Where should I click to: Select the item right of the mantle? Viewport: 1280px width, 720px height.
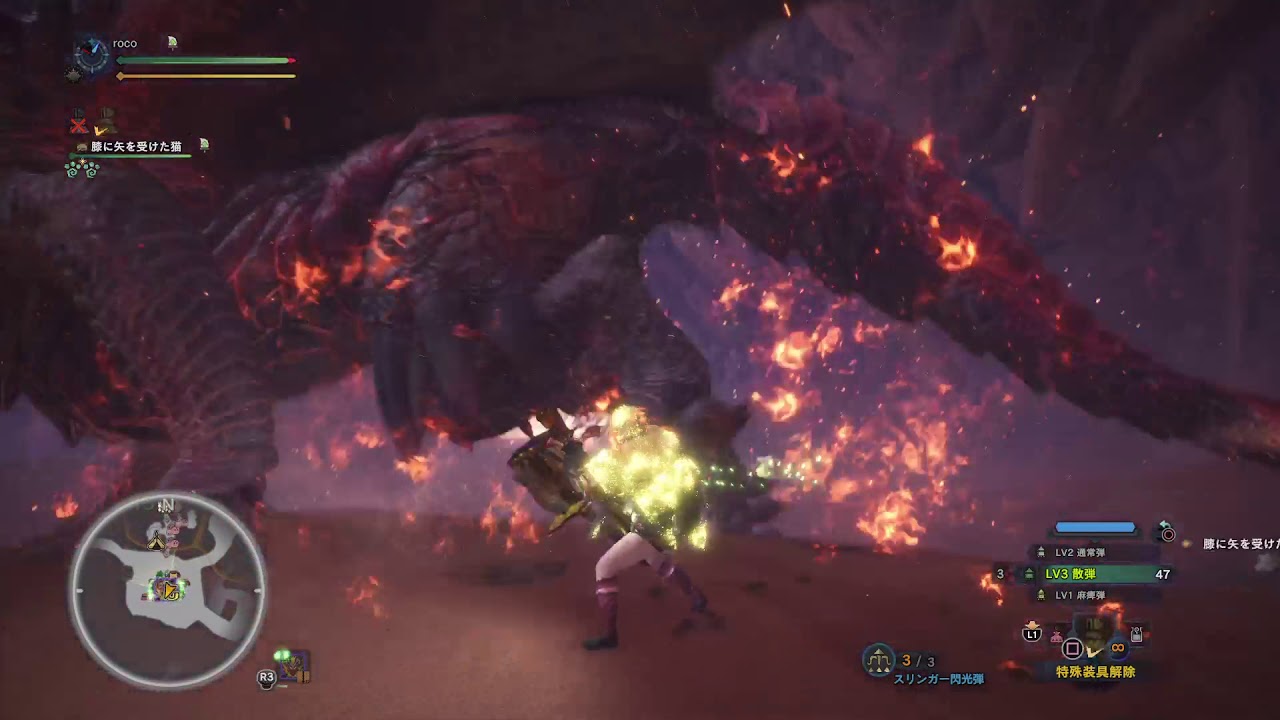(1136, 634)
